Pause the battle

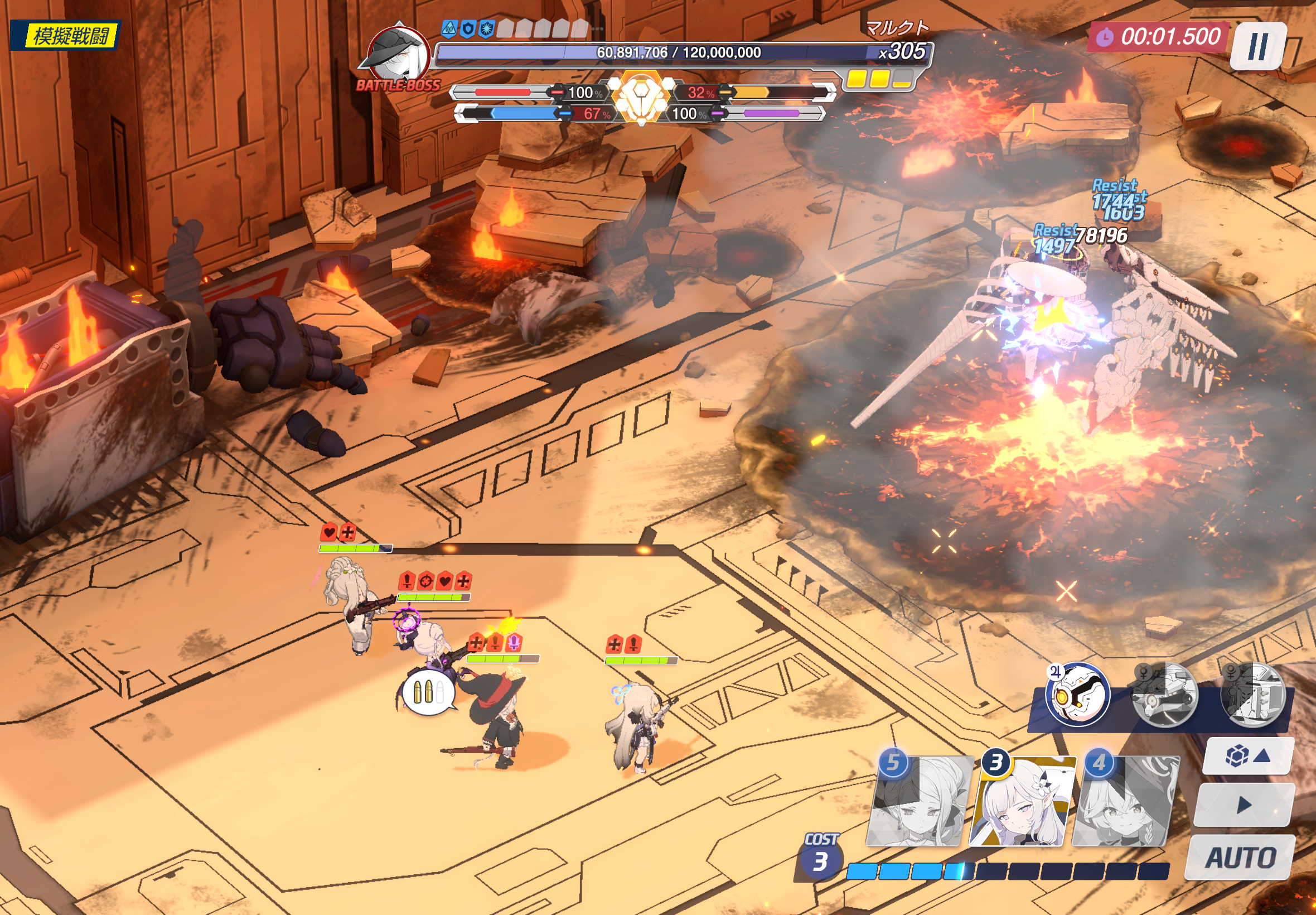pyautogui.click(x=1257, y=46)
